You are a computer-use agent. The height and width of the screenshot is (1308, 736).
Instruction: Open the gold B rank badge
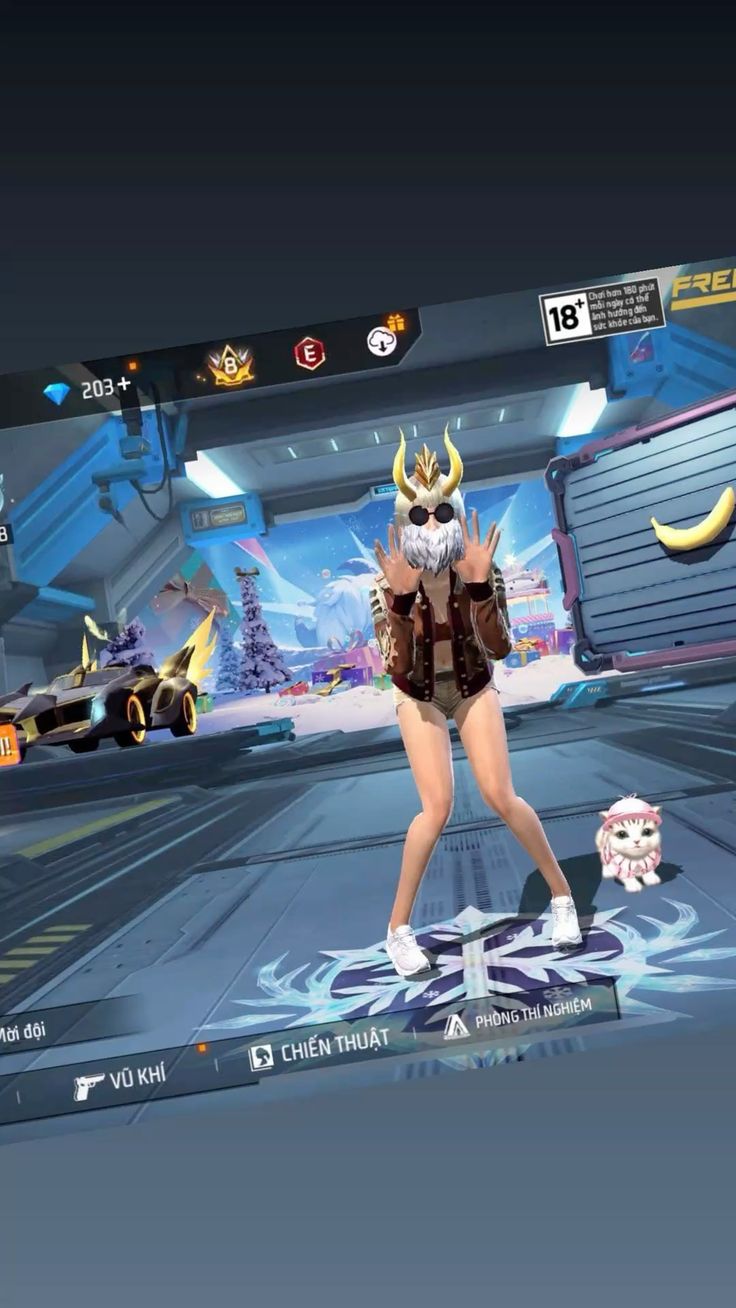(229, 366)
